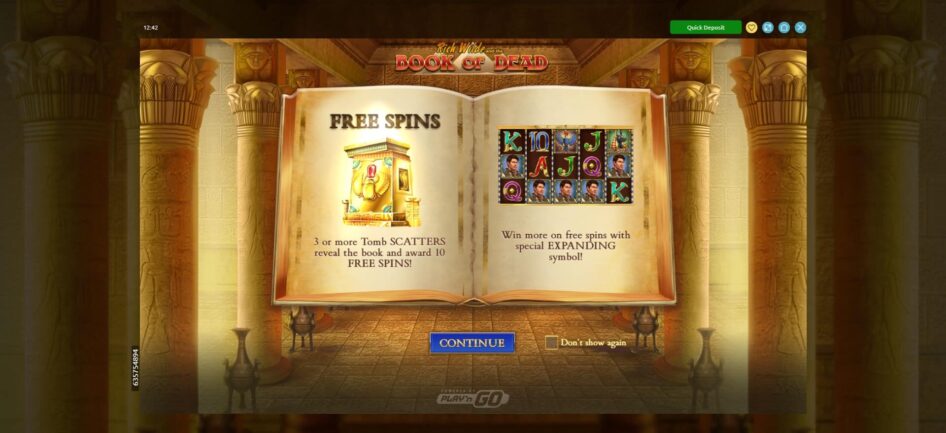The width and height of the screenshot is (946, 433).
Task: Tick the Don't show again checkbox
Action: pos(552,343)
